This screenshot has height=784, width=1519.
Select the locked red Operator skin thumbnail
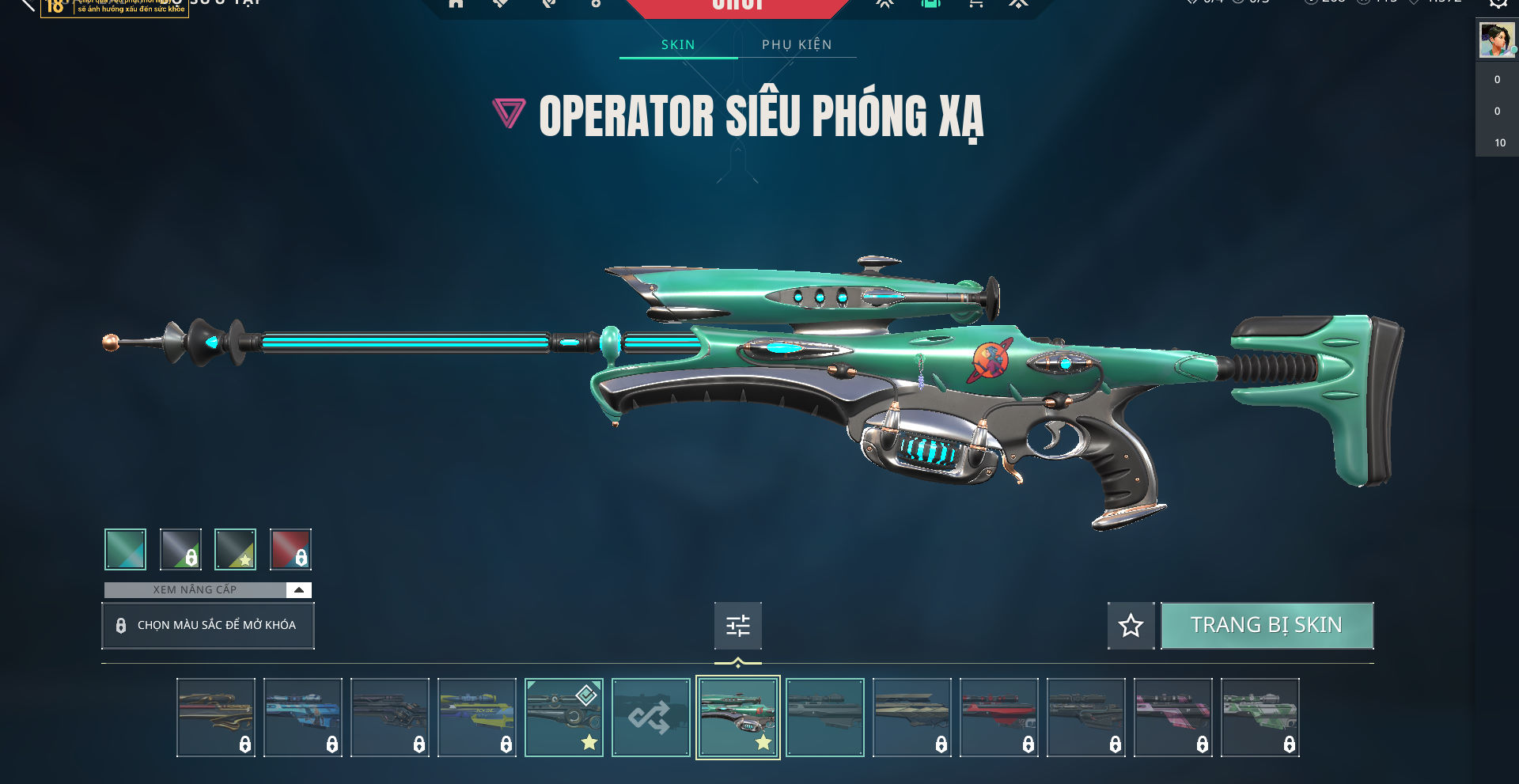999,718
